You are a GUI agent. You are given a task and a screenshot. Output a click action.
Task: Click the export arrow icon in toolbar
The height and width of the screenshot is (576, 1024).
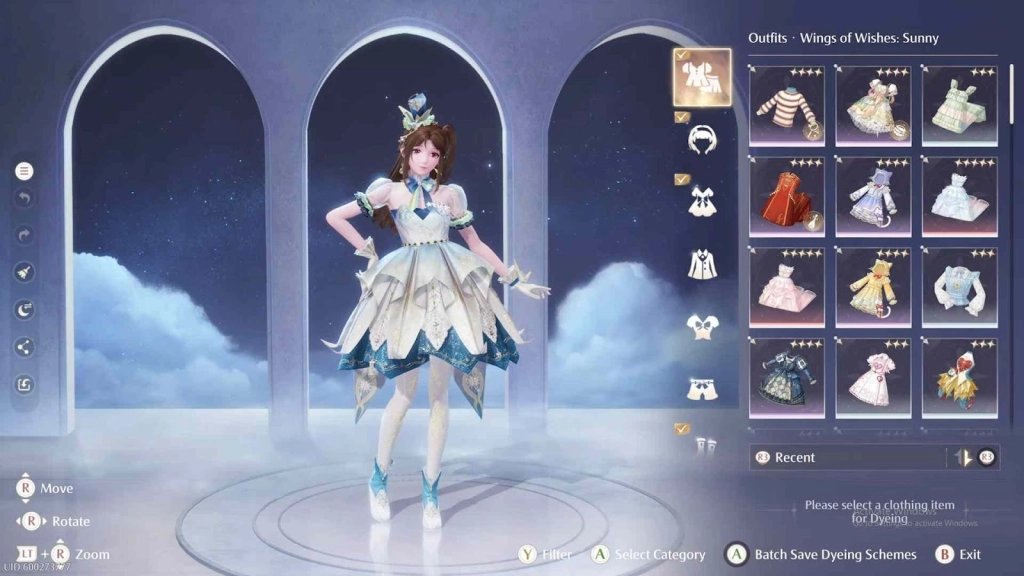click(24, 384)
